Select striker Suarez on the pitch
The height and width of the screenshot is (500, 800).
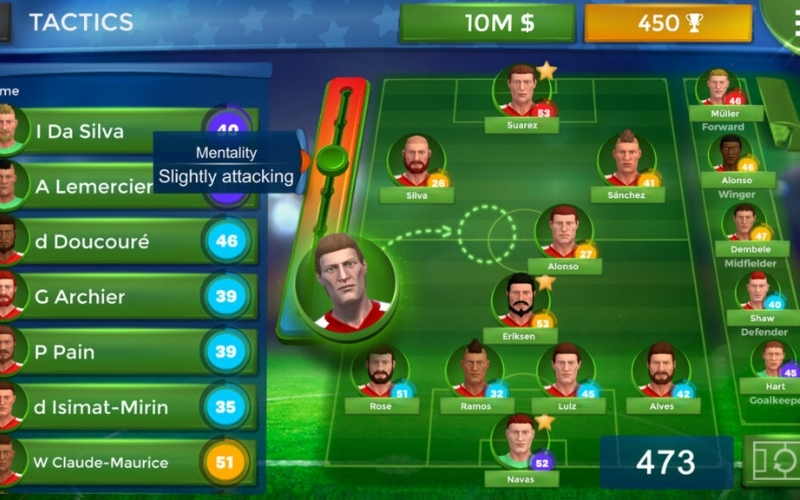click(521, 93)
